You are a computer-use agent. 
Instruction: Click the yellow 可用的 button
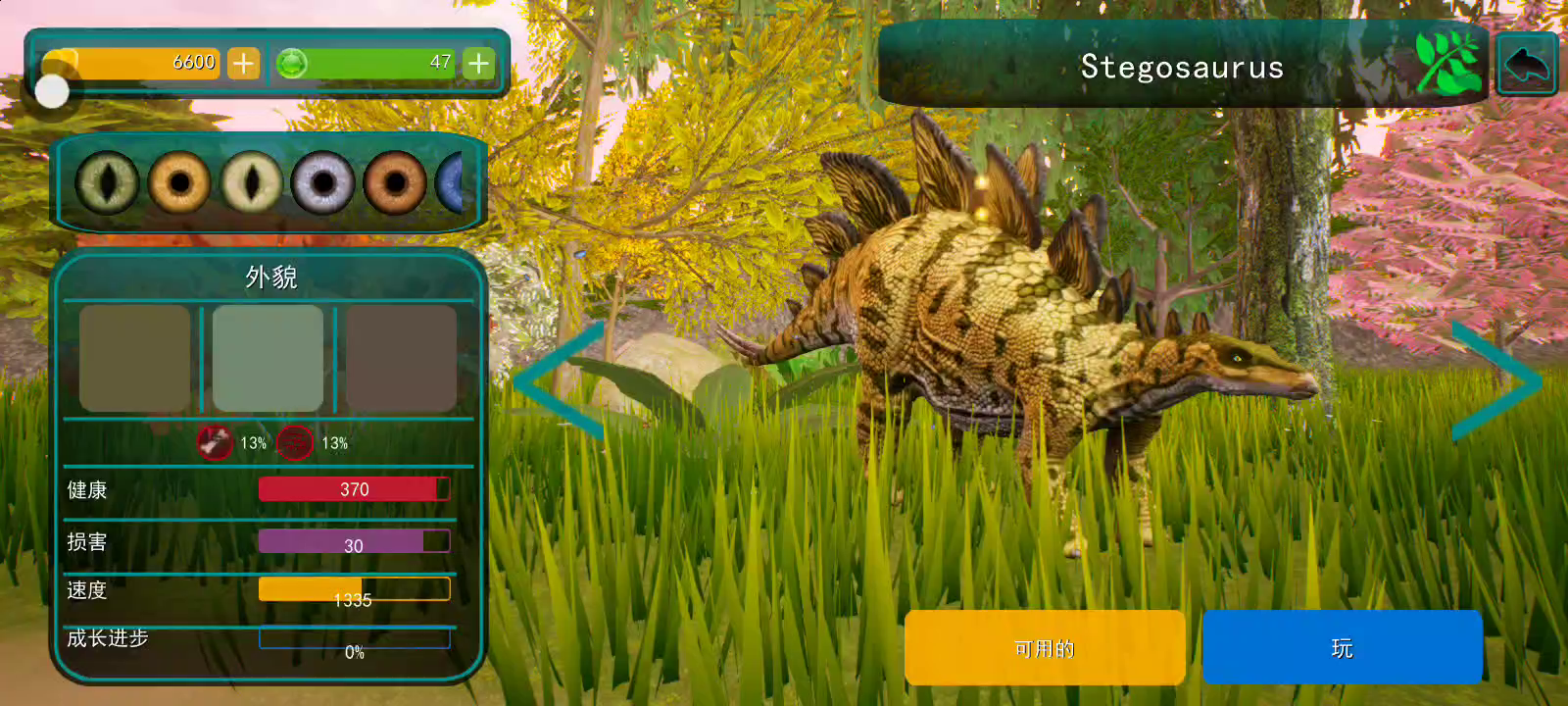click(x=1045, y=647)
